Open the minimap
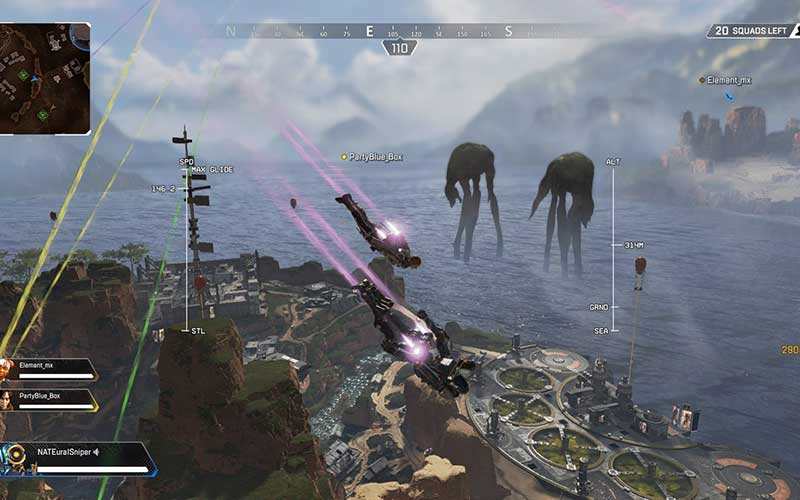The height and width of the screenshot is (500, 800). point(45,78)
